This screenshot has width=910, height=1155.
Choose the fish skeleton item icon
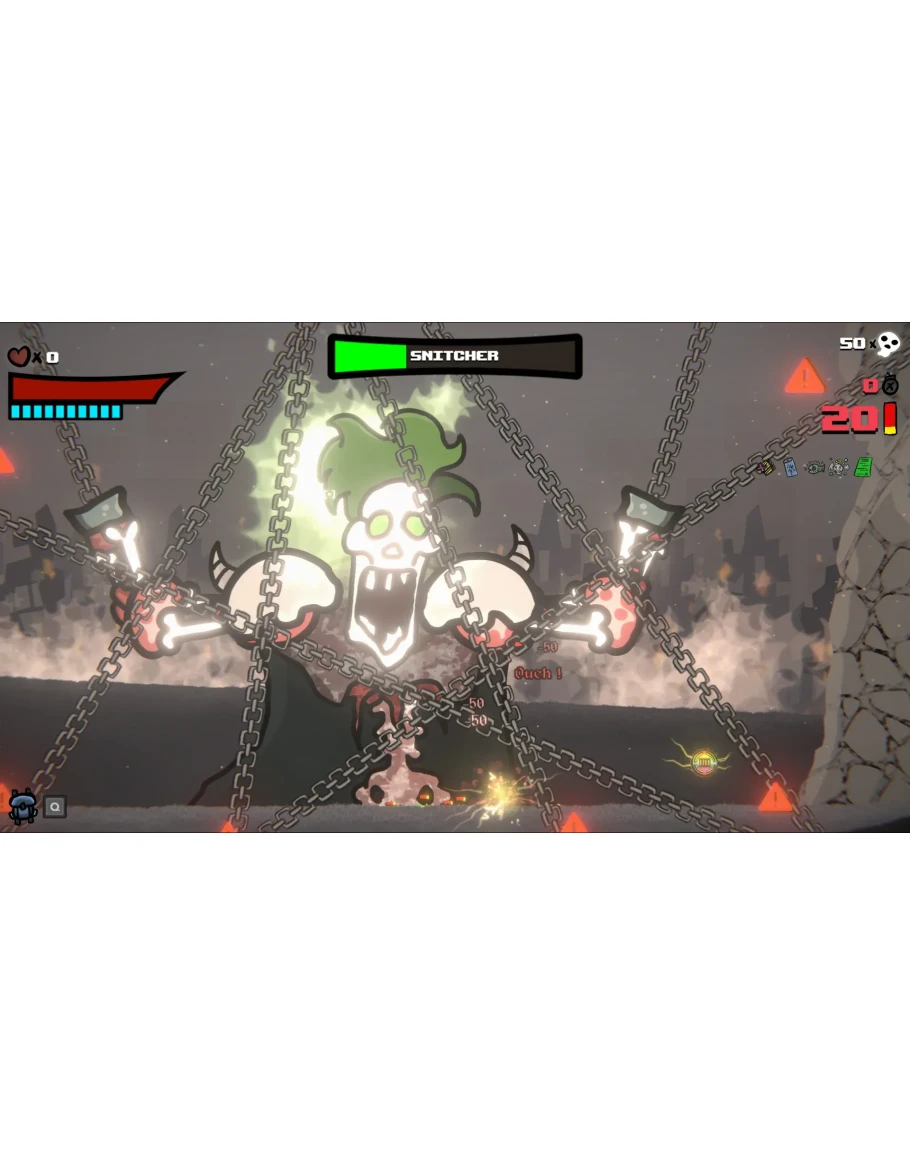(815, 467)
